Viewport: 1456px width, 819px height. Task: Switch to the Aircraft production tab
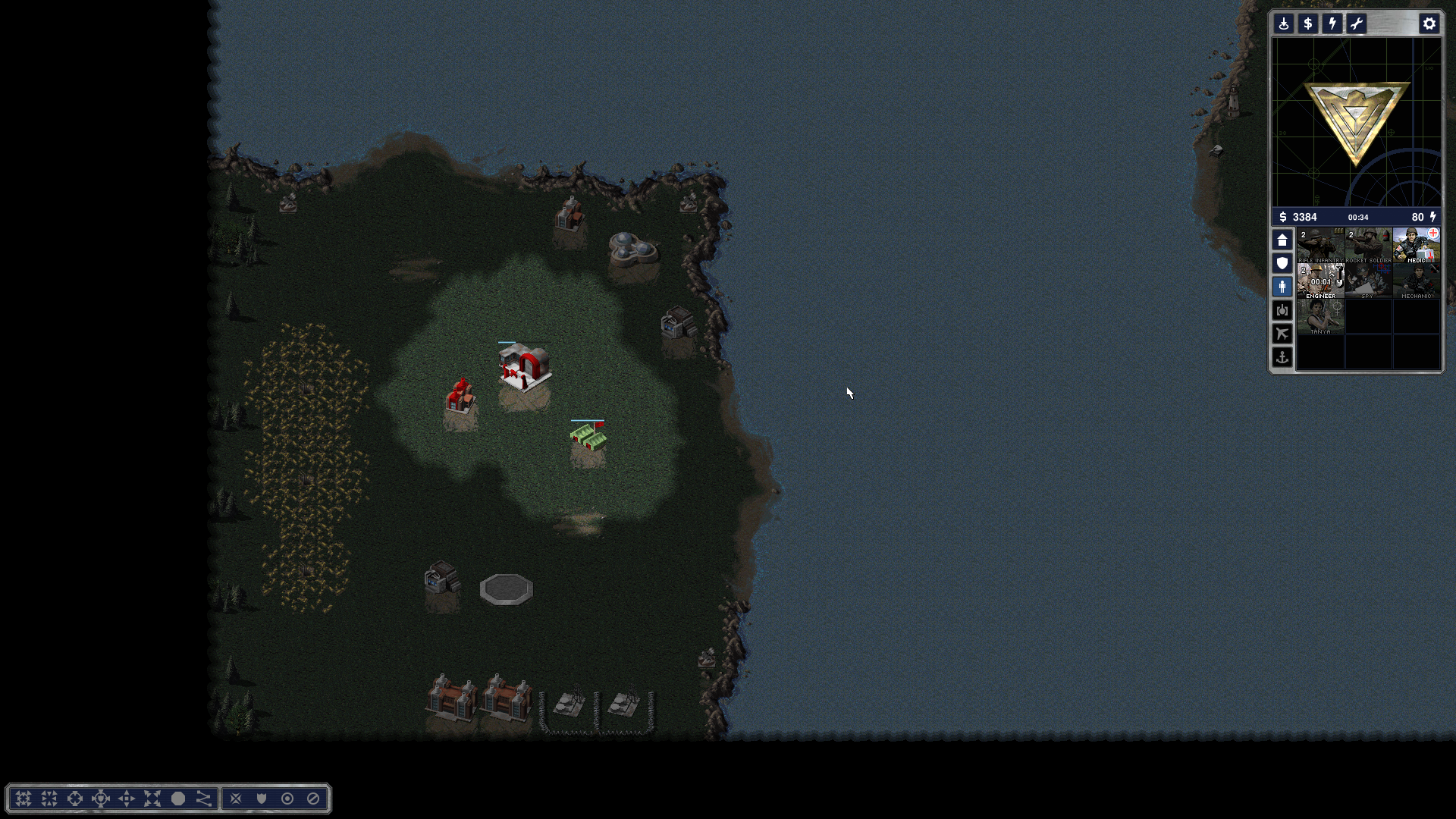coord(1282,334)
